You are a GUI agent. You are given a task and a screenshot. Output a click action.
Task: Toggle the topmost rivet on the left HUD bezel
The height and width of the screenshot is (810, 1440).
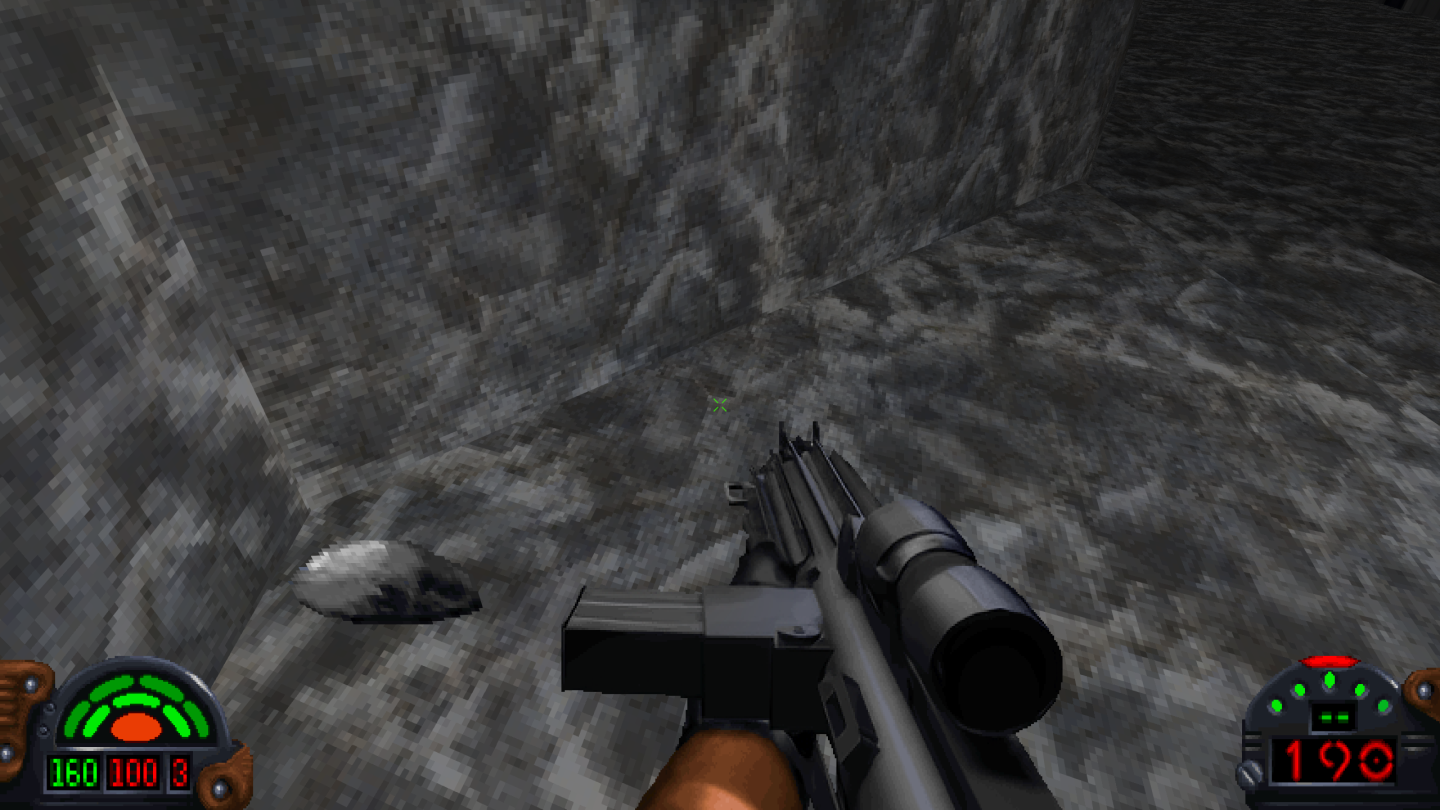[x=30, y=683]
